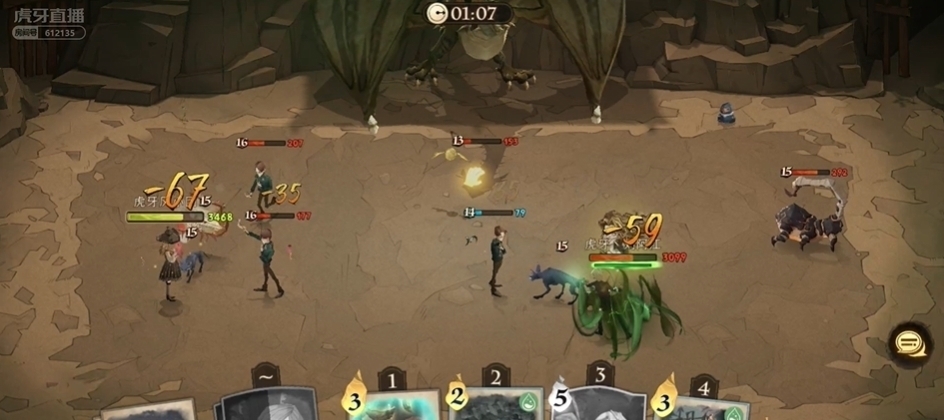Select the card in slot 4

pyautogui.click(x=707, y=406)
